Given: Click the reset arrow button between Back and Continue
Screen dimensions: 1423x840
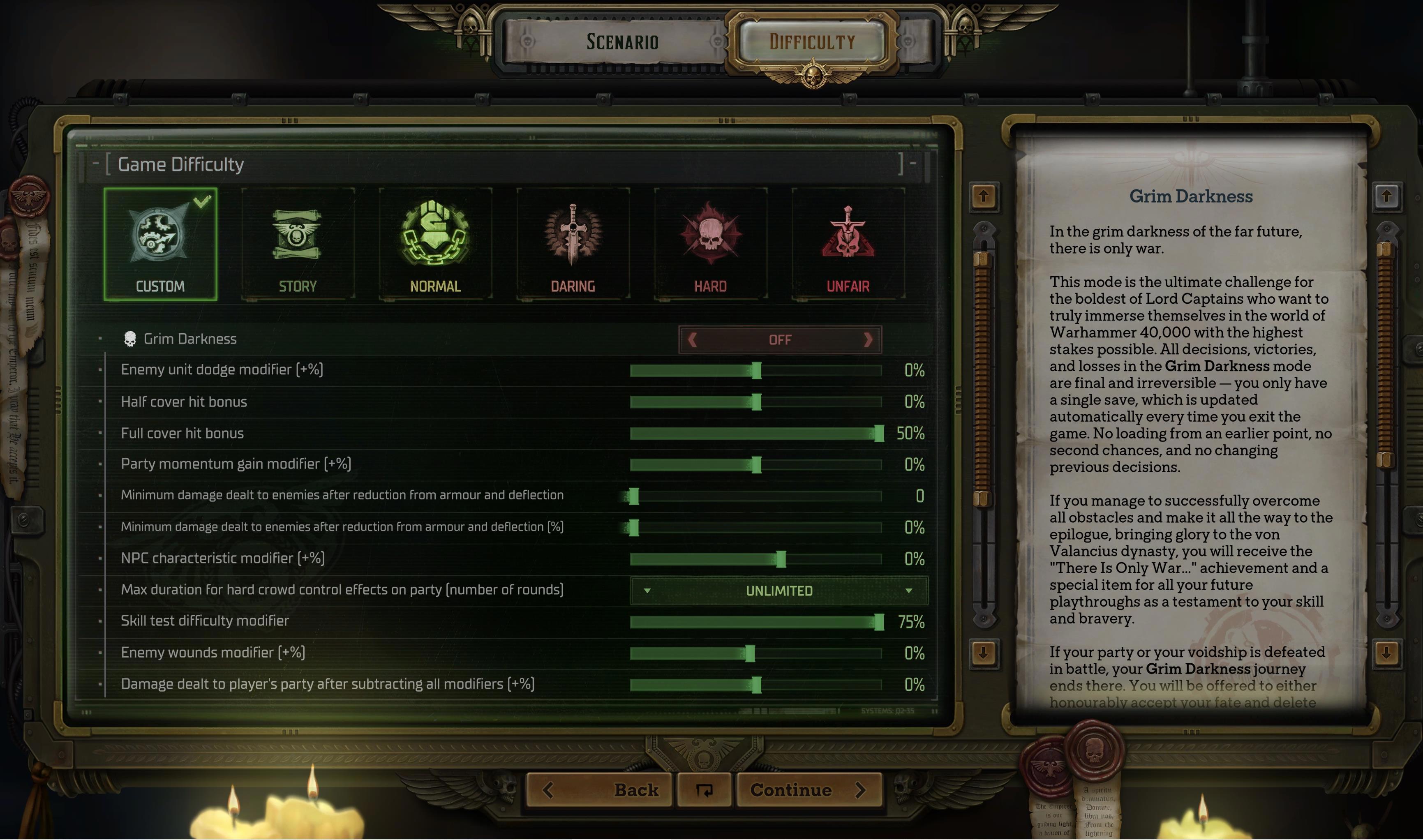Looking at the screenshot, I should pos(704,790).
